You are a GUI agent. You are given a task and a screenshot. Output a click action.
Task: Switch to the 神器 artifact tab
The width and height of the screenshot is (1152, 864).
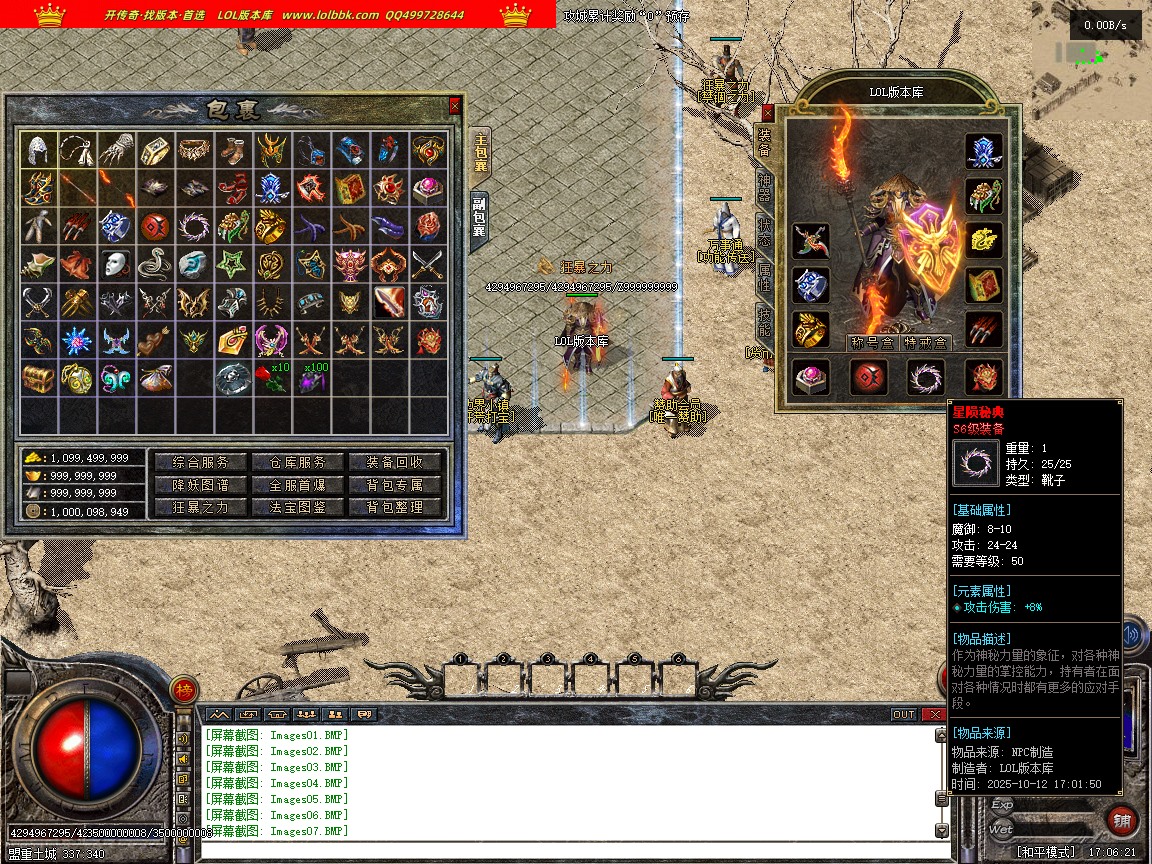coord(765,187)
